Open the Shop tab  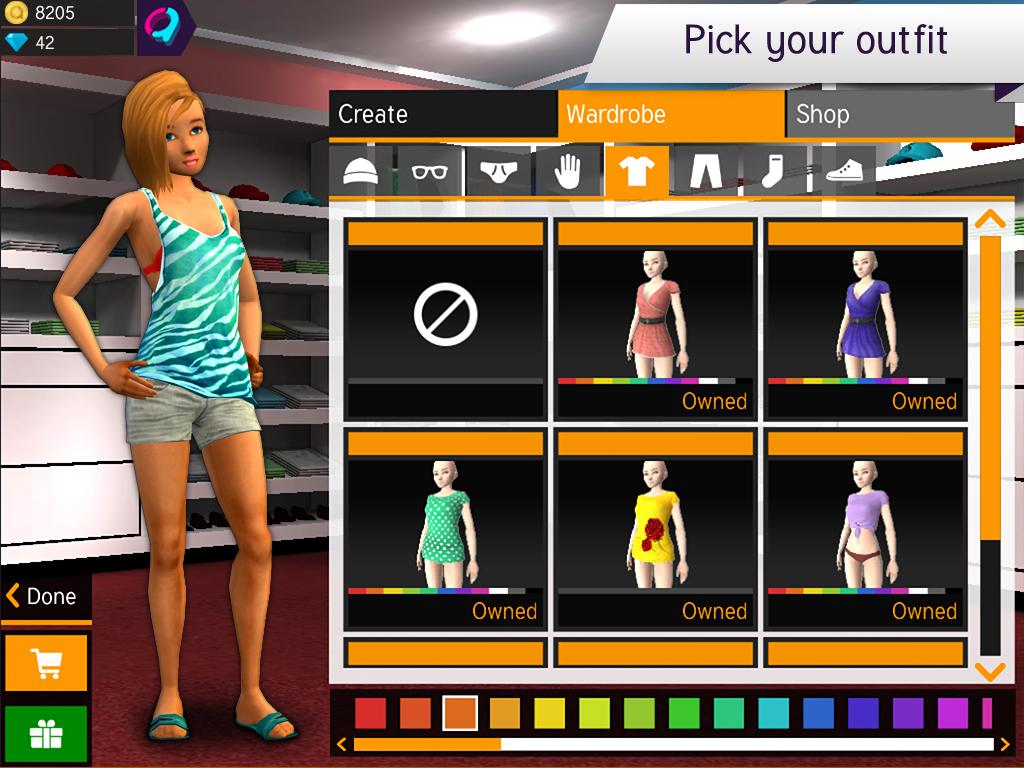(x=899, y=114)
